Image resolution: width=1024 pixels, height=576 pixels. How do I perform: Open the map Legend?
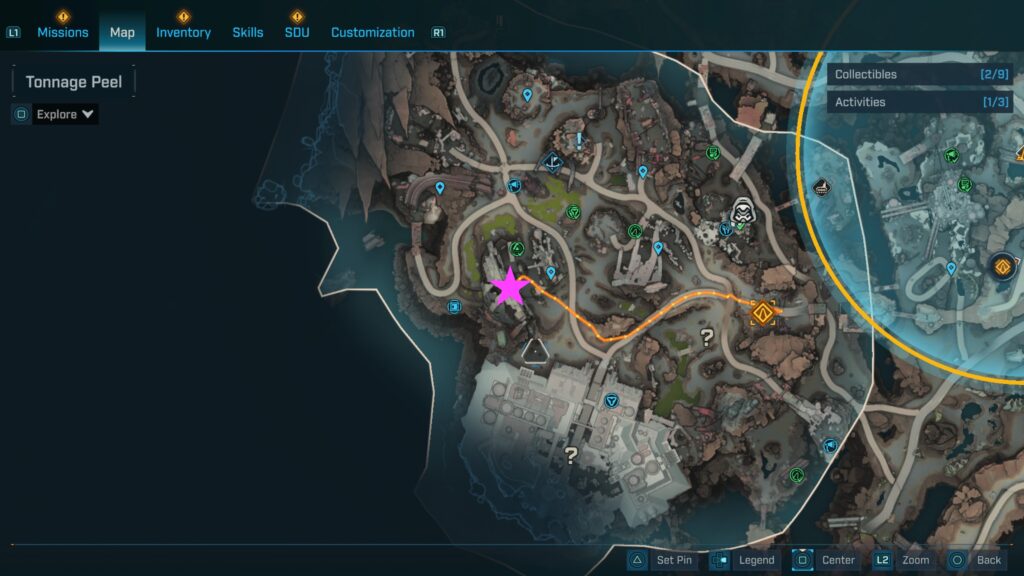click(744, 560)
